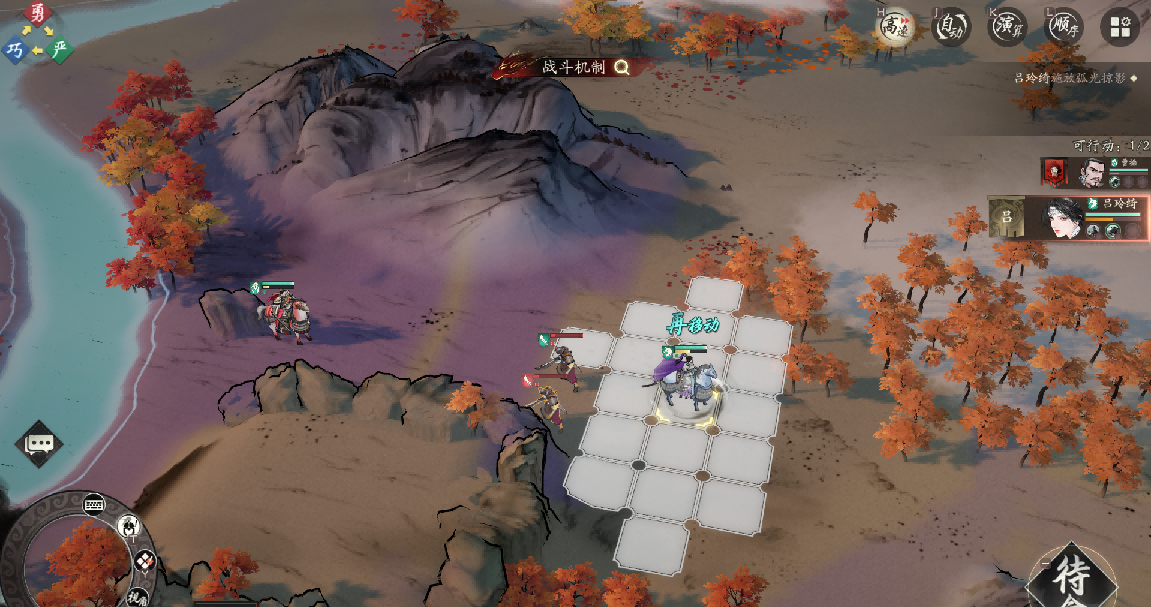Open the chat bubble icon
Viewport: 1151px width, 607px height.
pyautogui.click(x=39, y=444)
